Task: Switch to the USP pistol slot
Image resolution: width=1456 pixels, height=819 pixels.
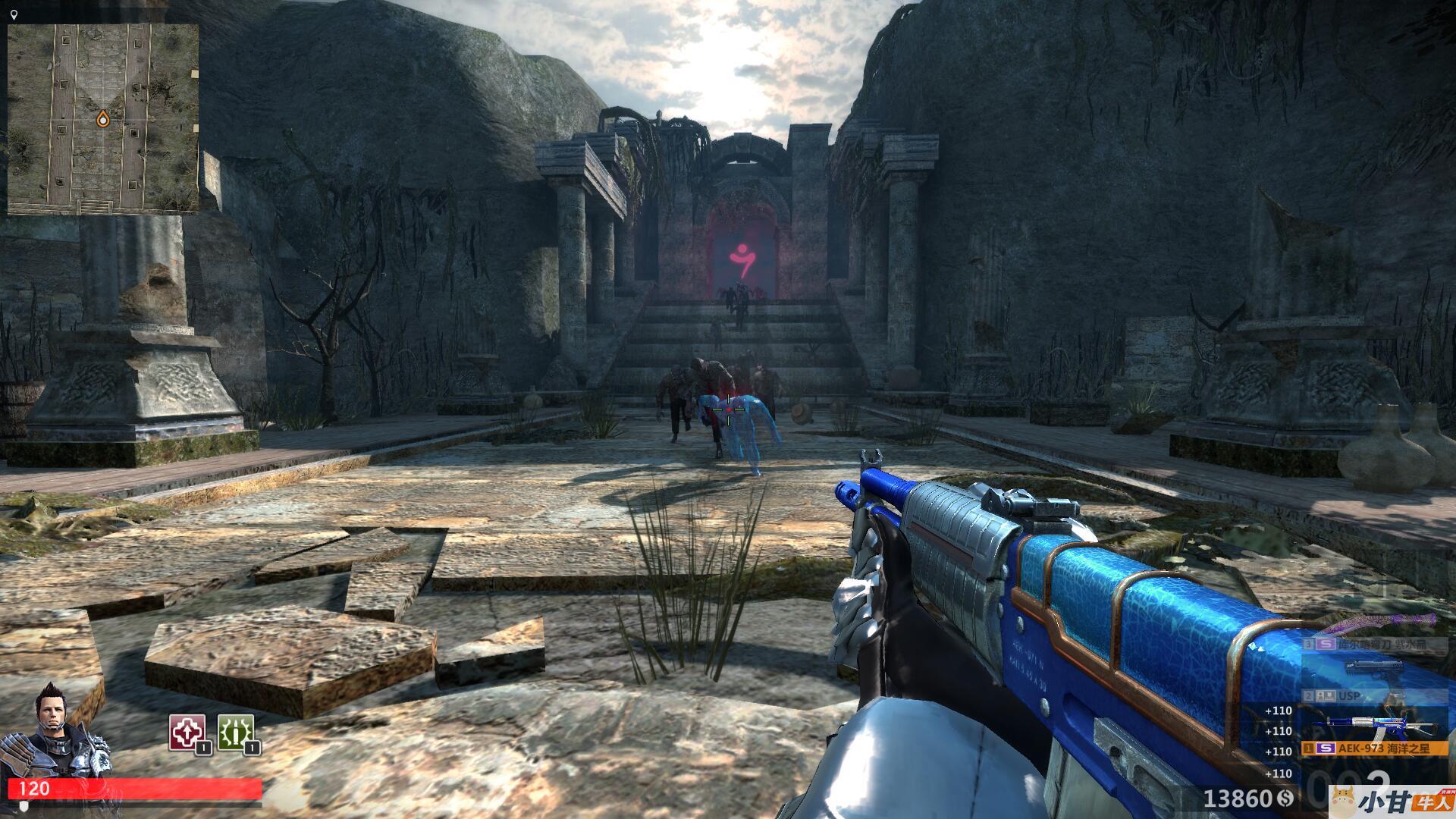Action: [1357, 695]
